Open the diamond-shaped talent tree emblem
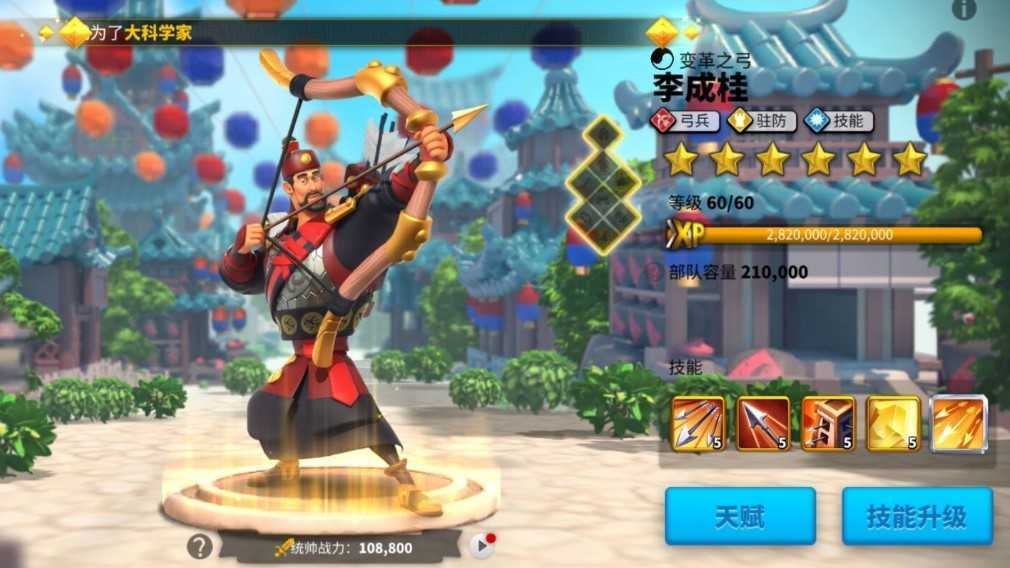1010x568 pixels. click(x=602, y=185)
